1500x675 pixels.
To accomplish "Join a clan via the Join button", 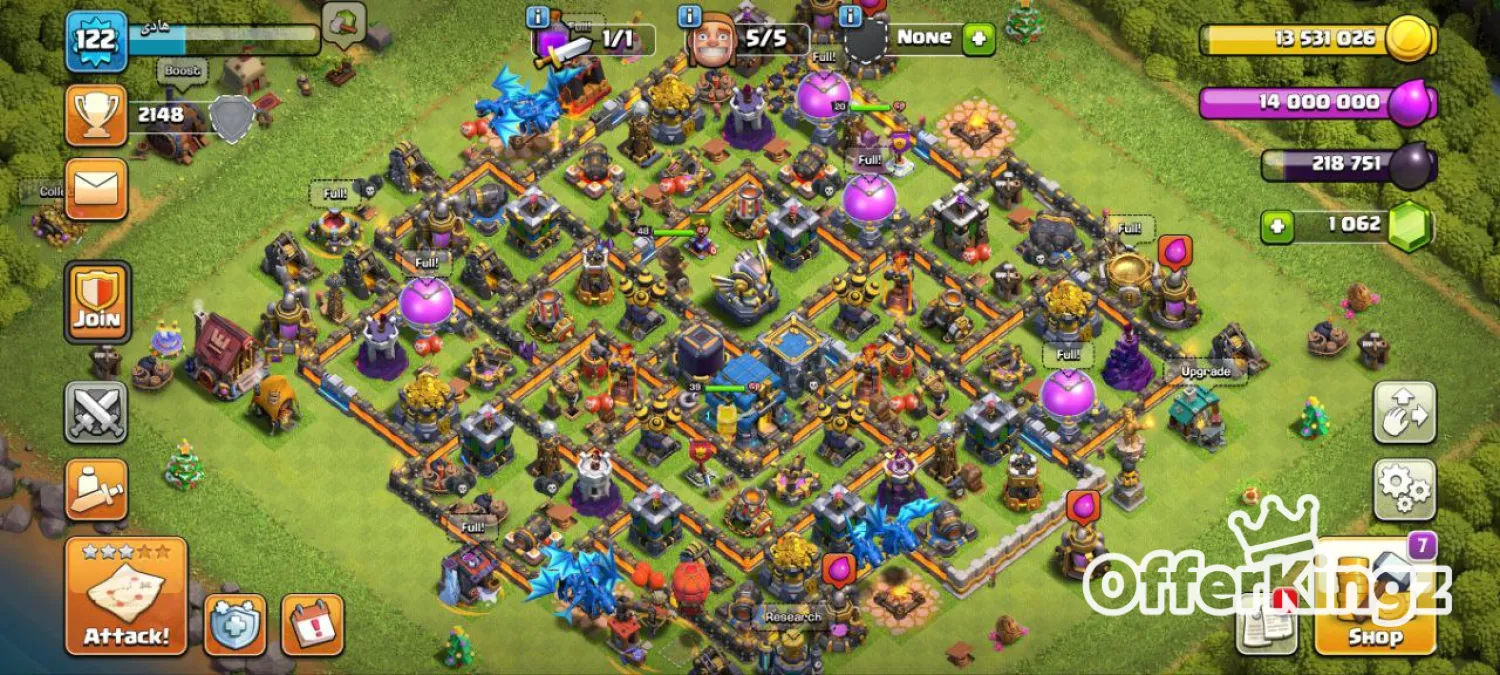I will pyautogui.click(x=97, y=301).
